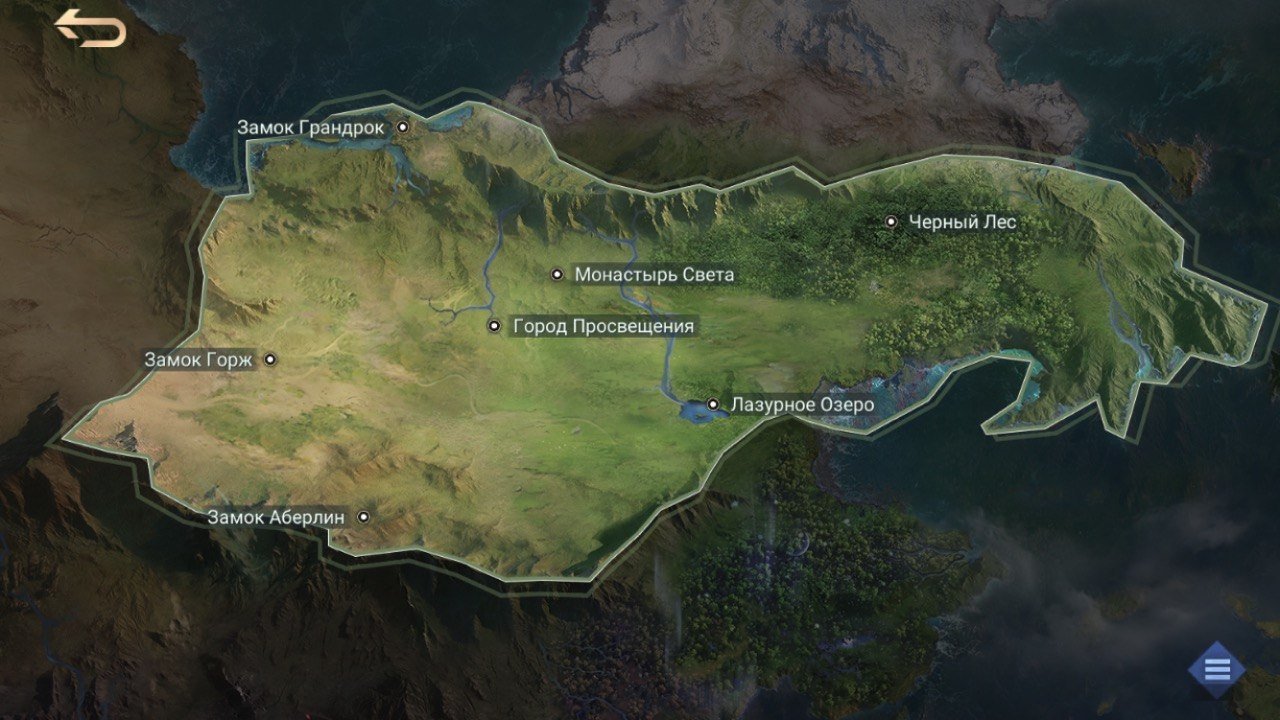
Task: Select the Замок Аберлин location marker
Action: coord(364,517)
